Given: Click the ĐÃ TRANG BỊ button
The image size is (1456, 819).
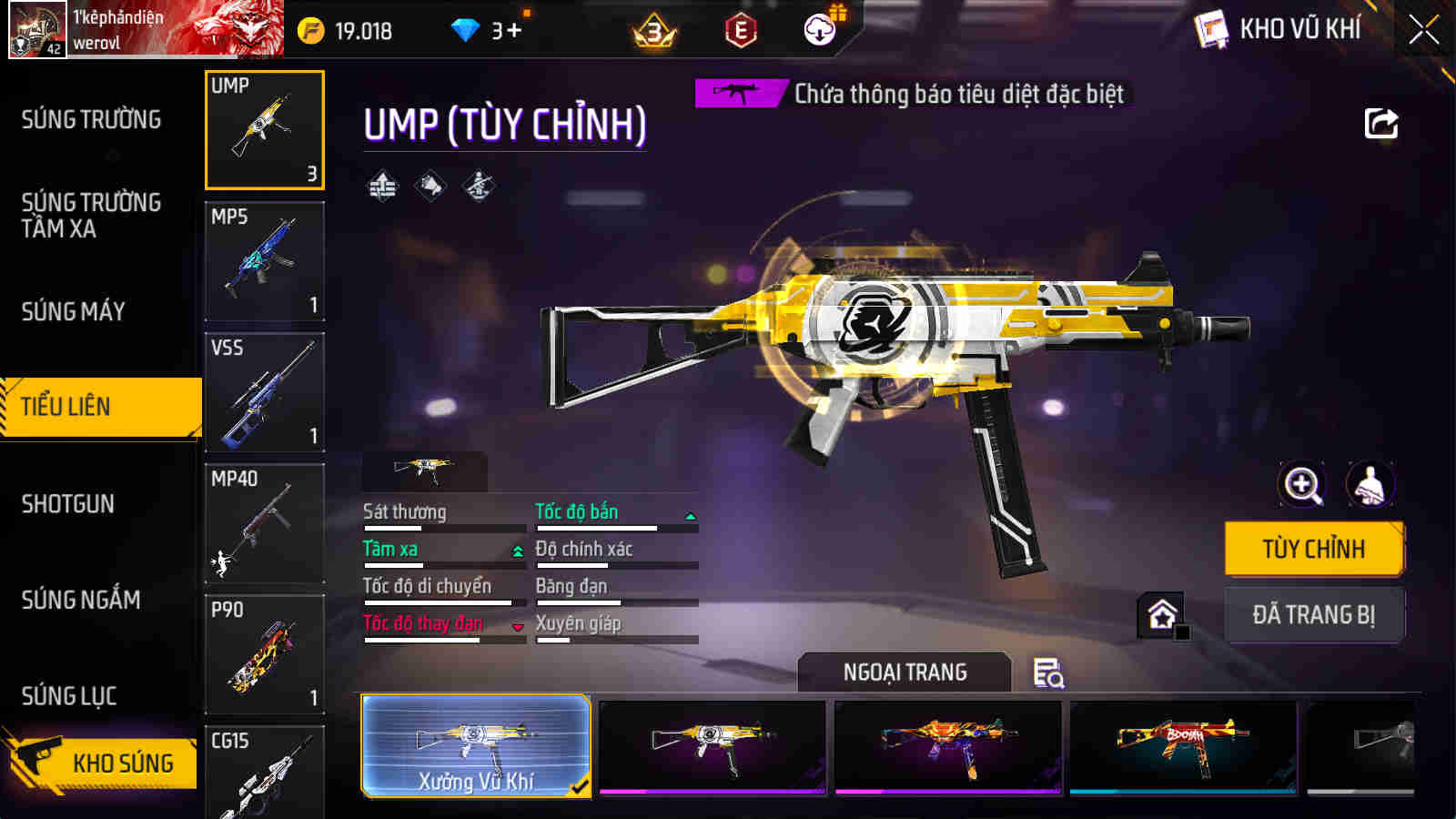Looking at the screenshot, I should [1313, 615].
